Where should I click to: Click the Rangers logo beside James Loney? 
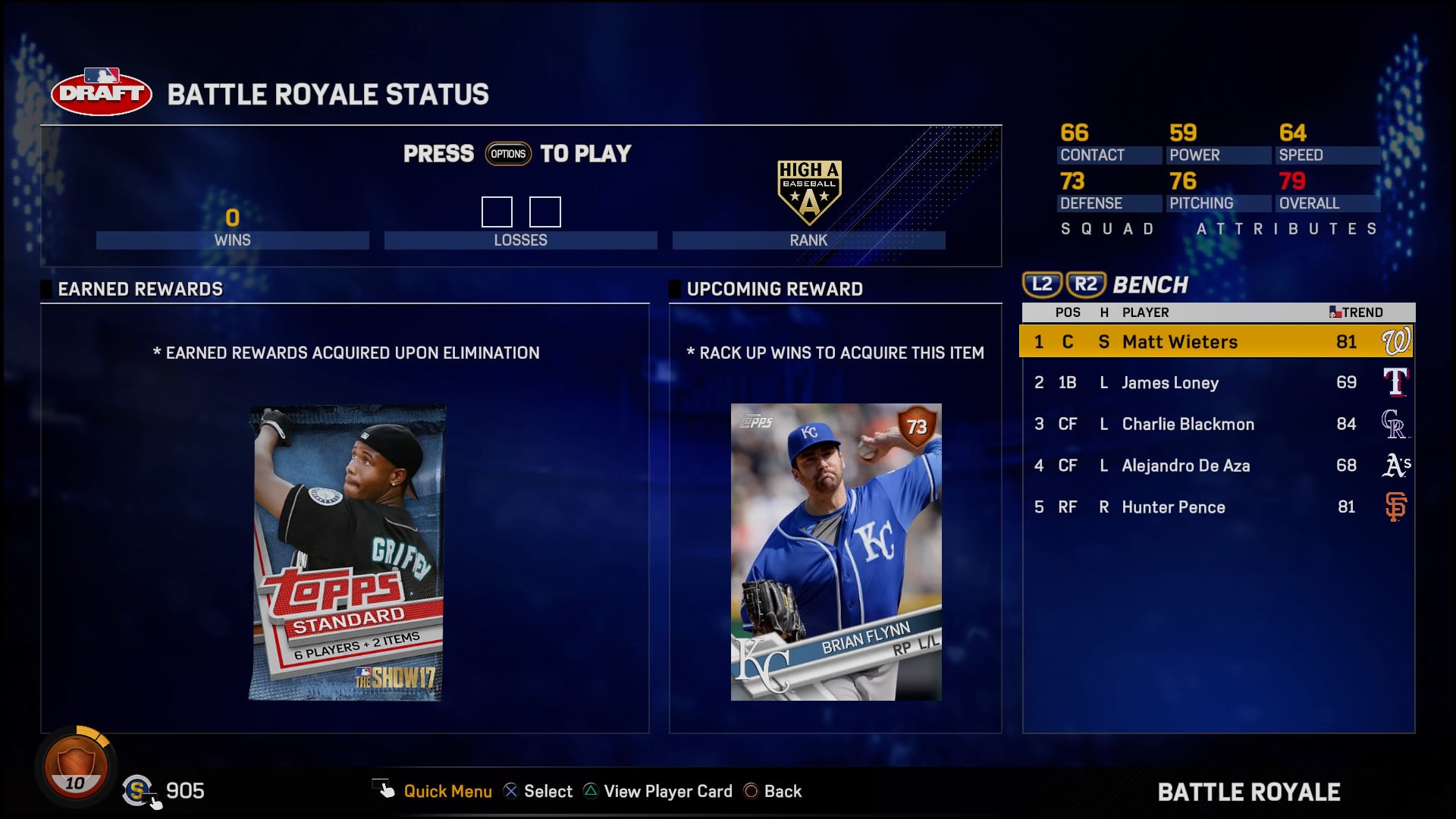1399,383
